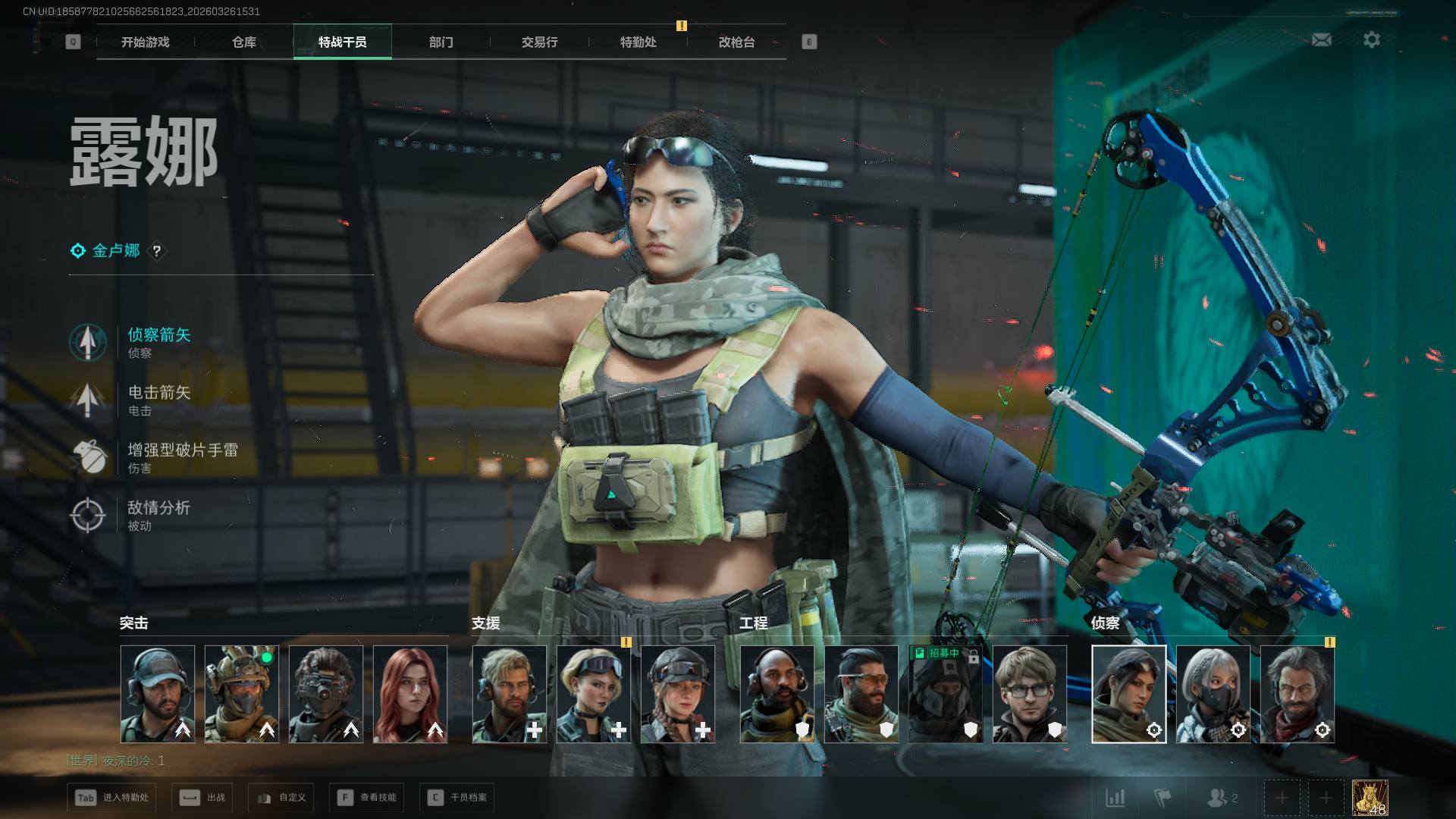This screenshot has width=1456, height=819.
Task: Open the 仓库 tab
Action: (244, 42)
